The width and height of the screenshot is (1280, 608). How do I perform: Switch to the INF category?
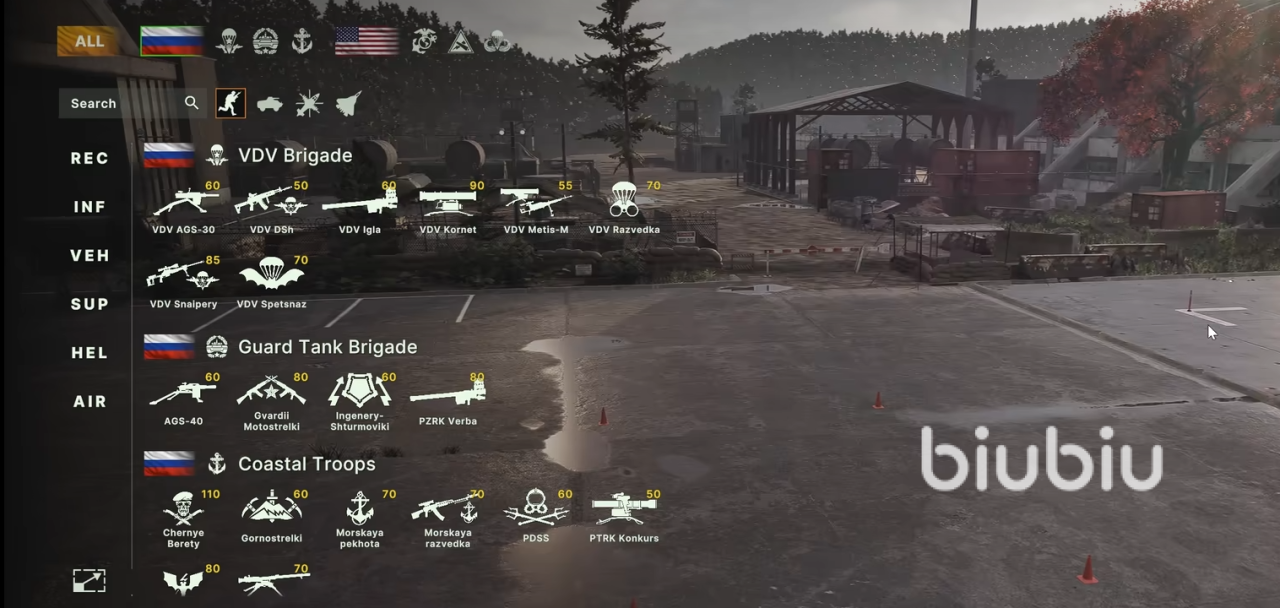pos(90,207)
